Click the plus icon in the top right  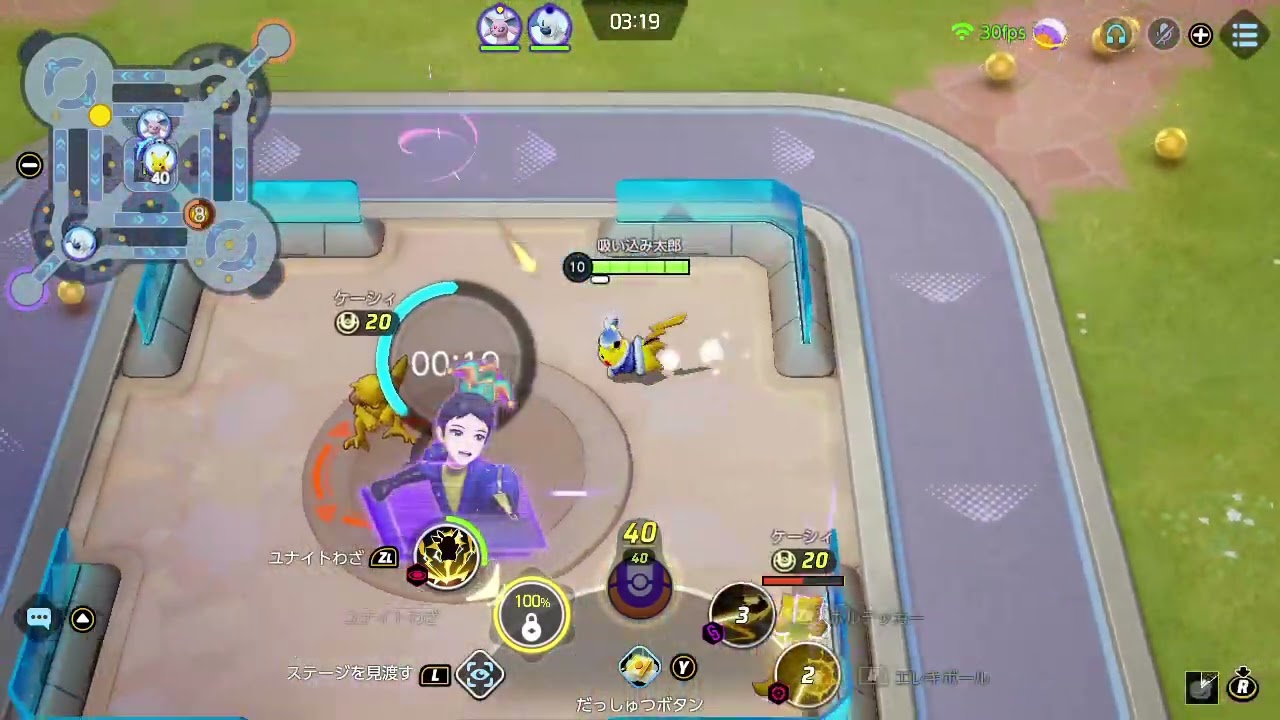point(1200,35)
